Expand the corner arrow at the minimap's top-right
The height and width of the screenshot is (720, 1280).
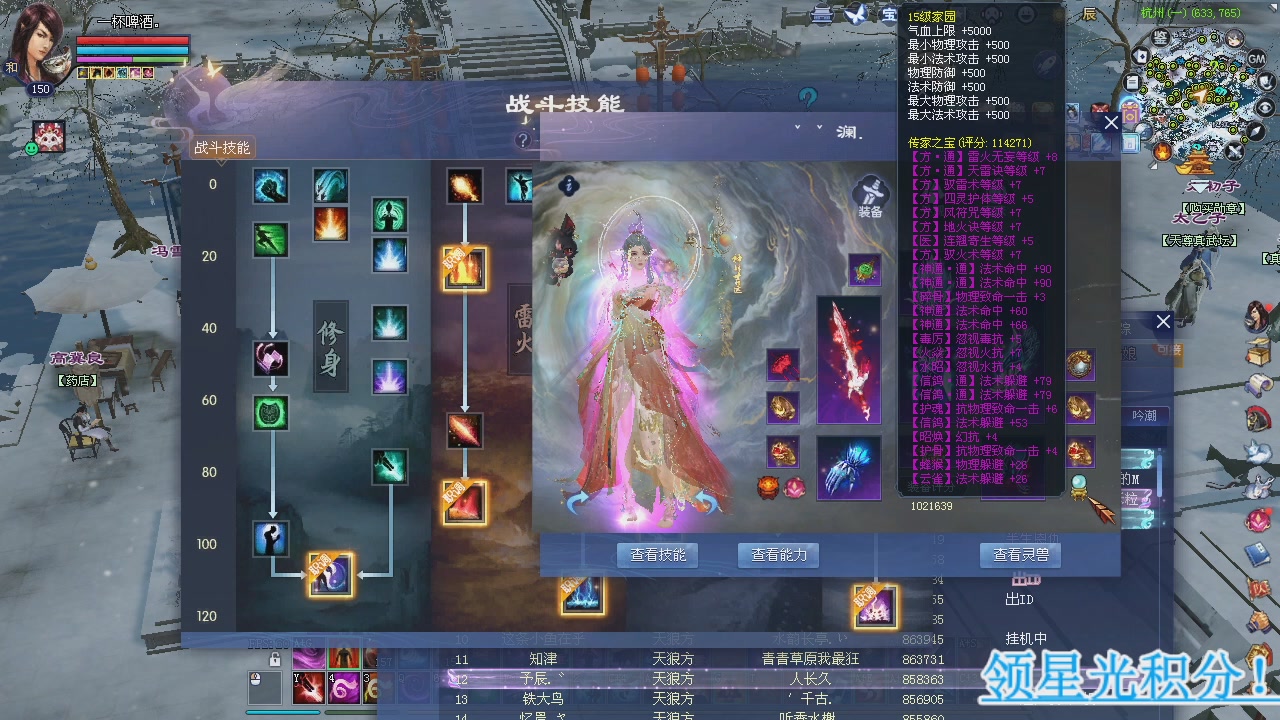[x=1271, y=7]
